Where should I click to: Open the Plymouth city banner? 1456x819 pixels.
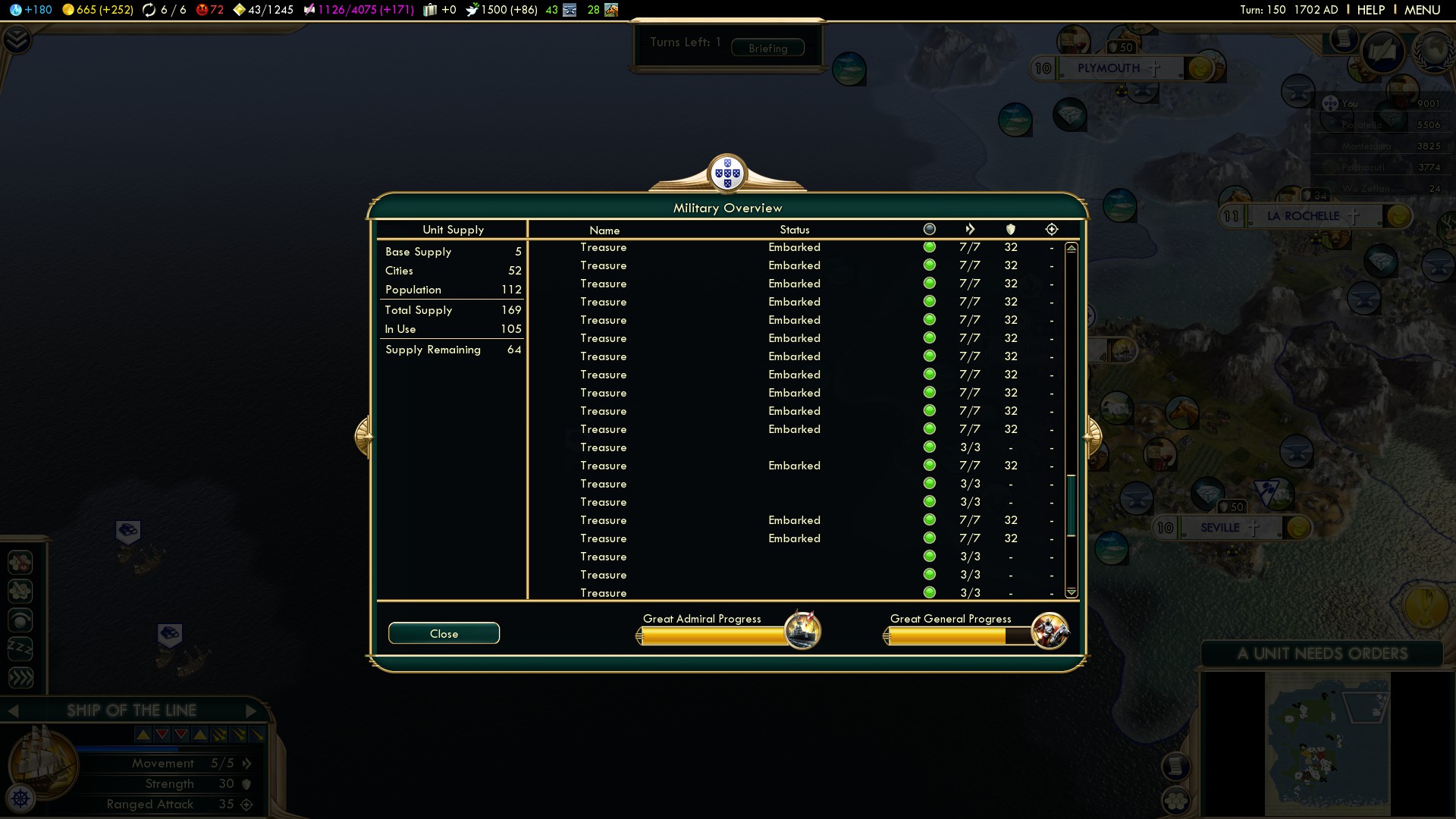click(1109, 68)
